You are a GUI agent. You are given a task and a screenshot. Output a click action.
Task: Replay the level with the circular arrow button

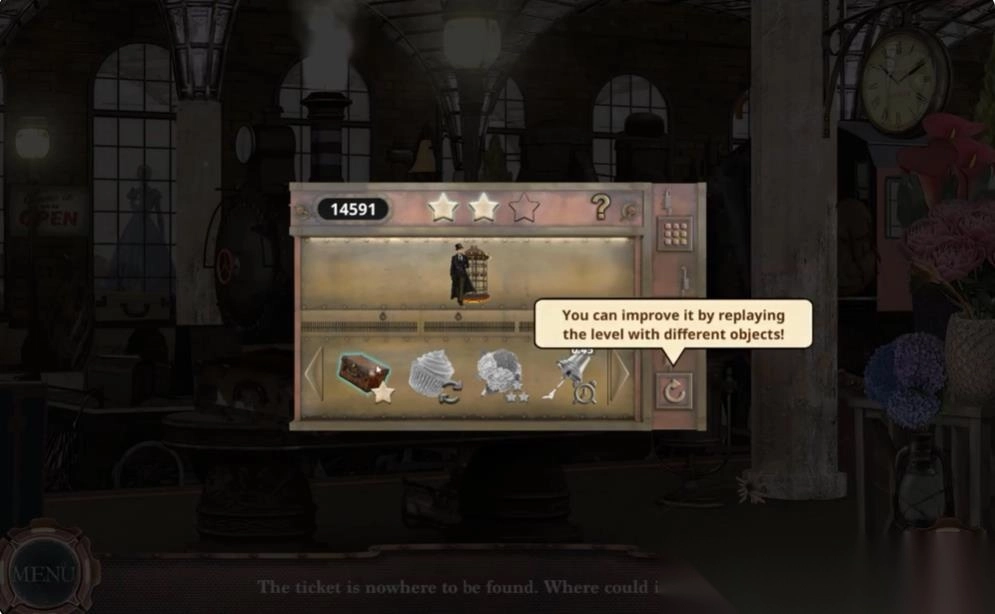pos(675,391)
